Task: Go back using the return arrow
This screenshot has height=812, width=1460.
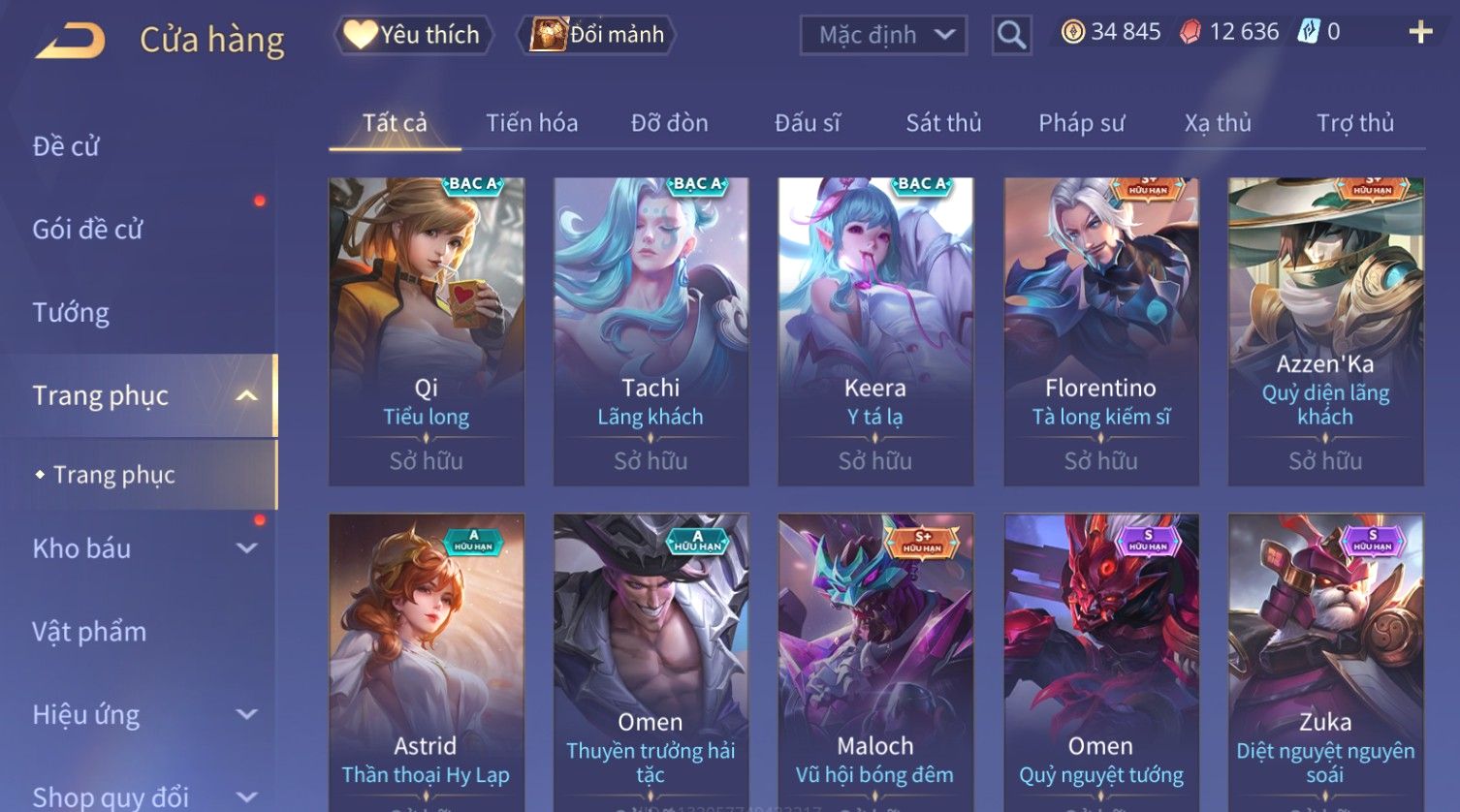Action: (70, 41)
